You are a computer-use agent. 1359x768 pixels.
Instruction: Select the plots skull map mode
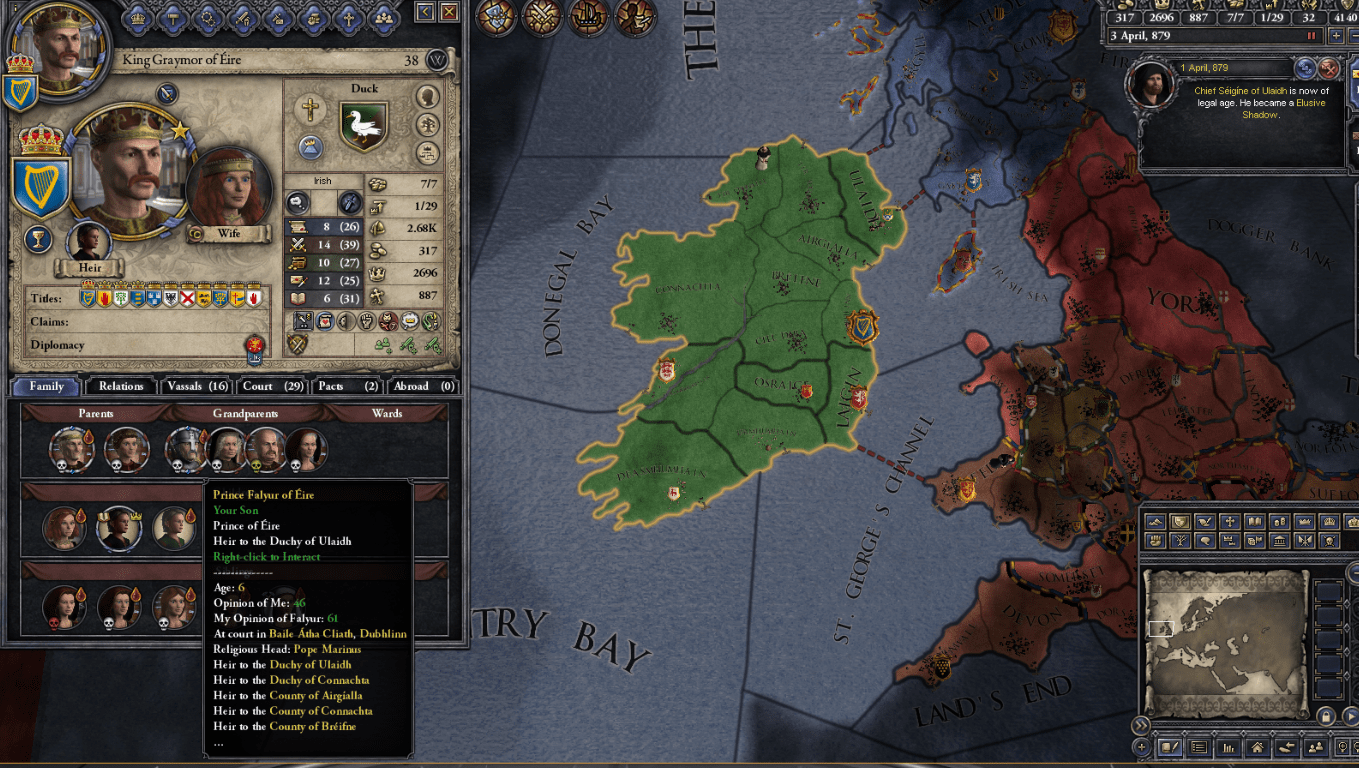[x=1330, y=540]
